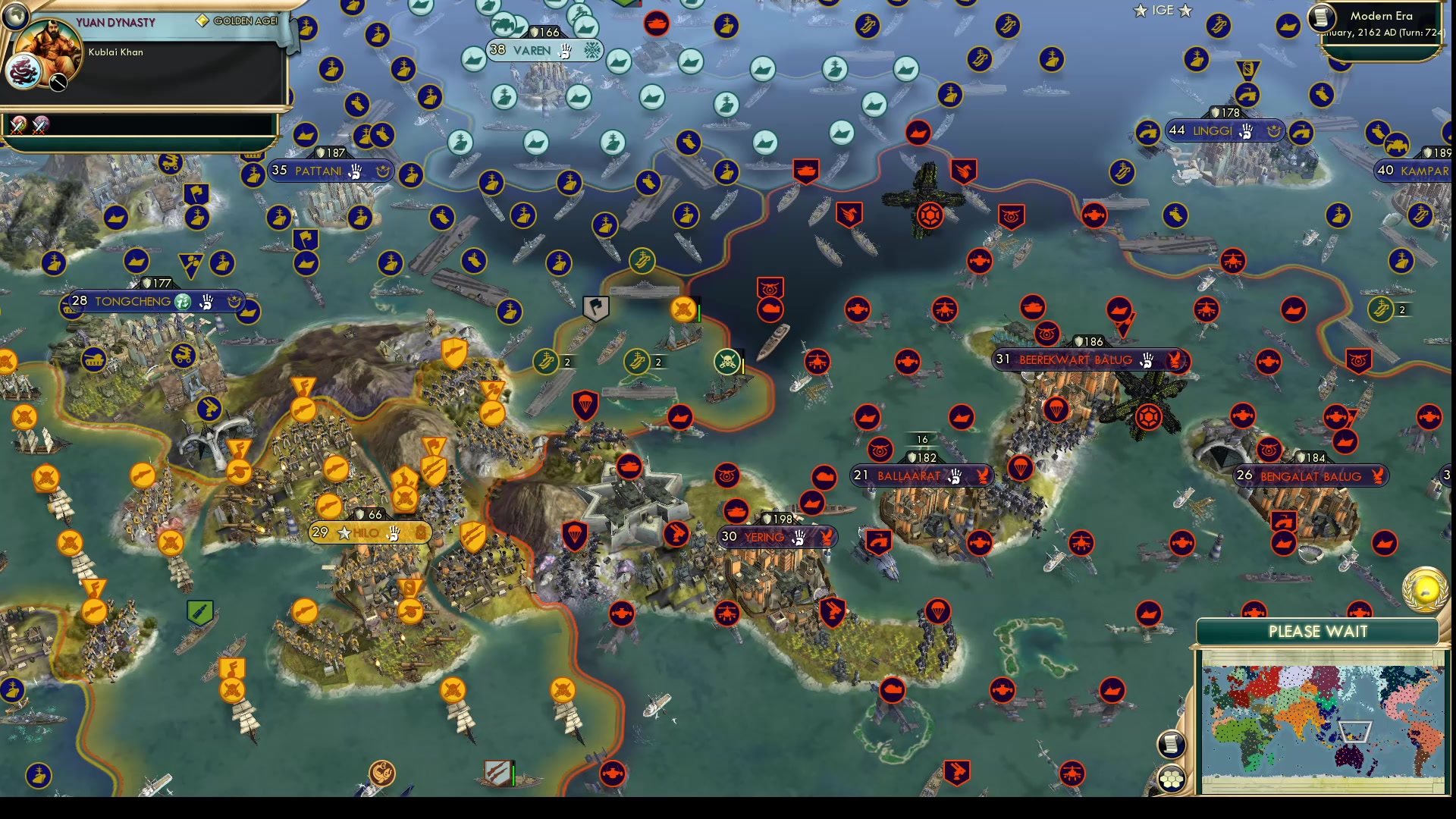Toggle Tongcheng's green growth focus indicator
The width and height of the screenshot is (1456, 819).
180,302
